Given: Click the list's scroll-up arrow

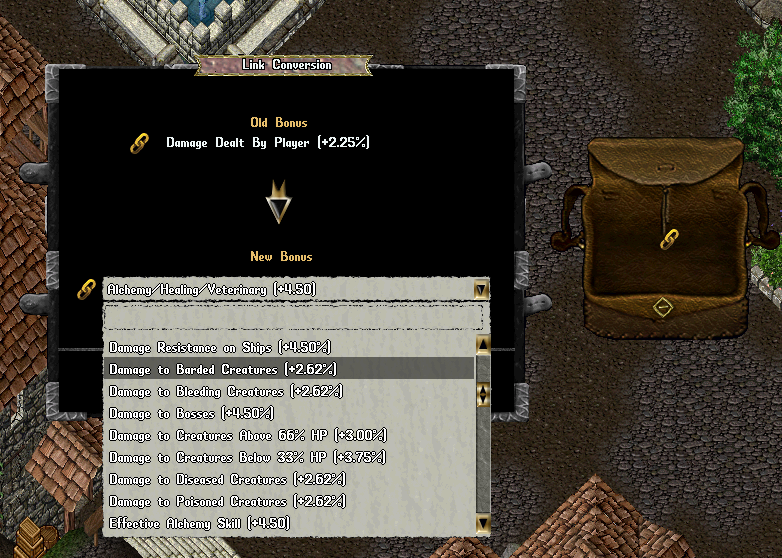Looking at the screenshot, I should pyautogui.click(x=483, y=346).
